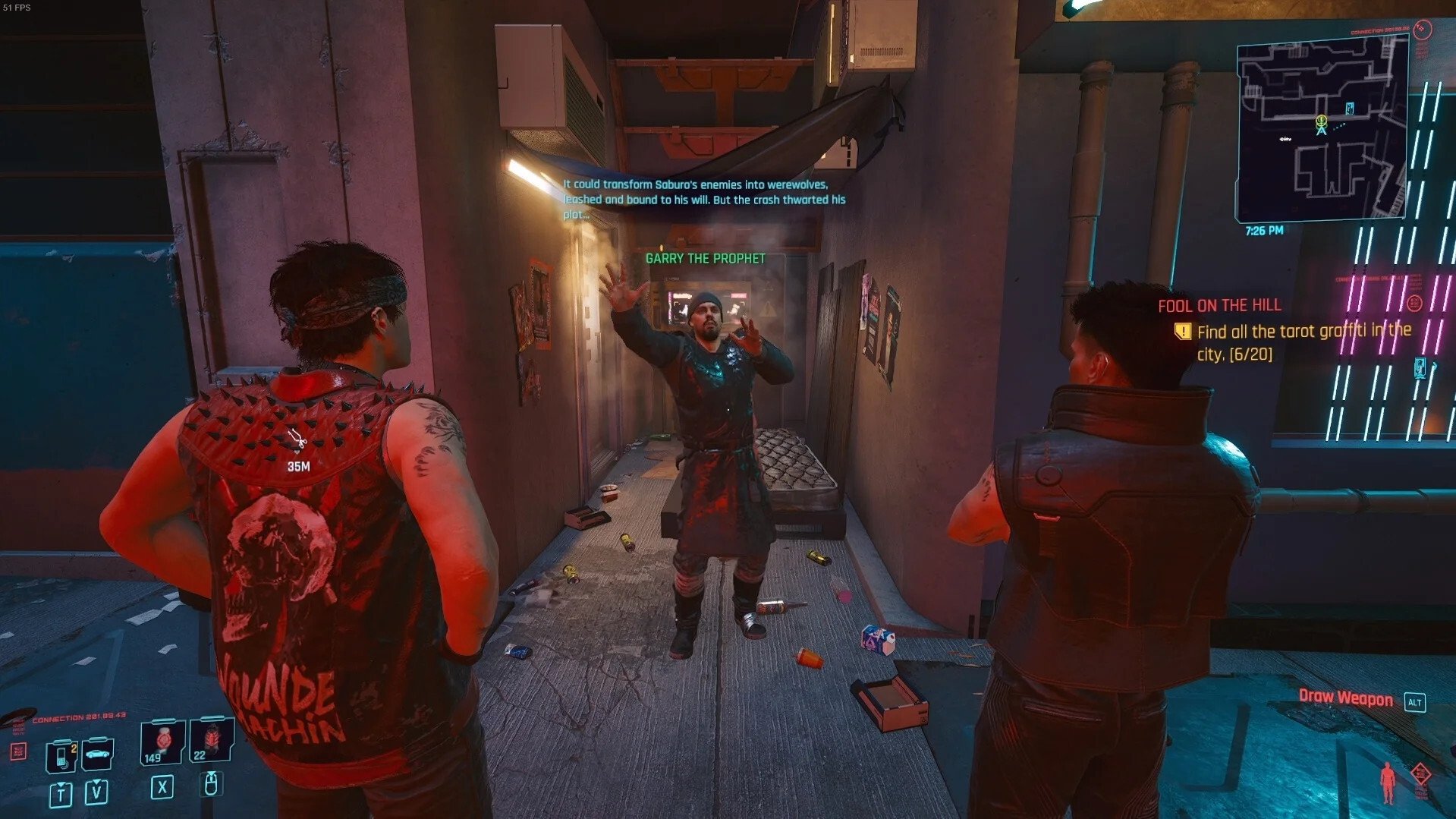Open the phone showing 2 notifications
This screenshot has height=819, width=1456.
coord(61,755)
